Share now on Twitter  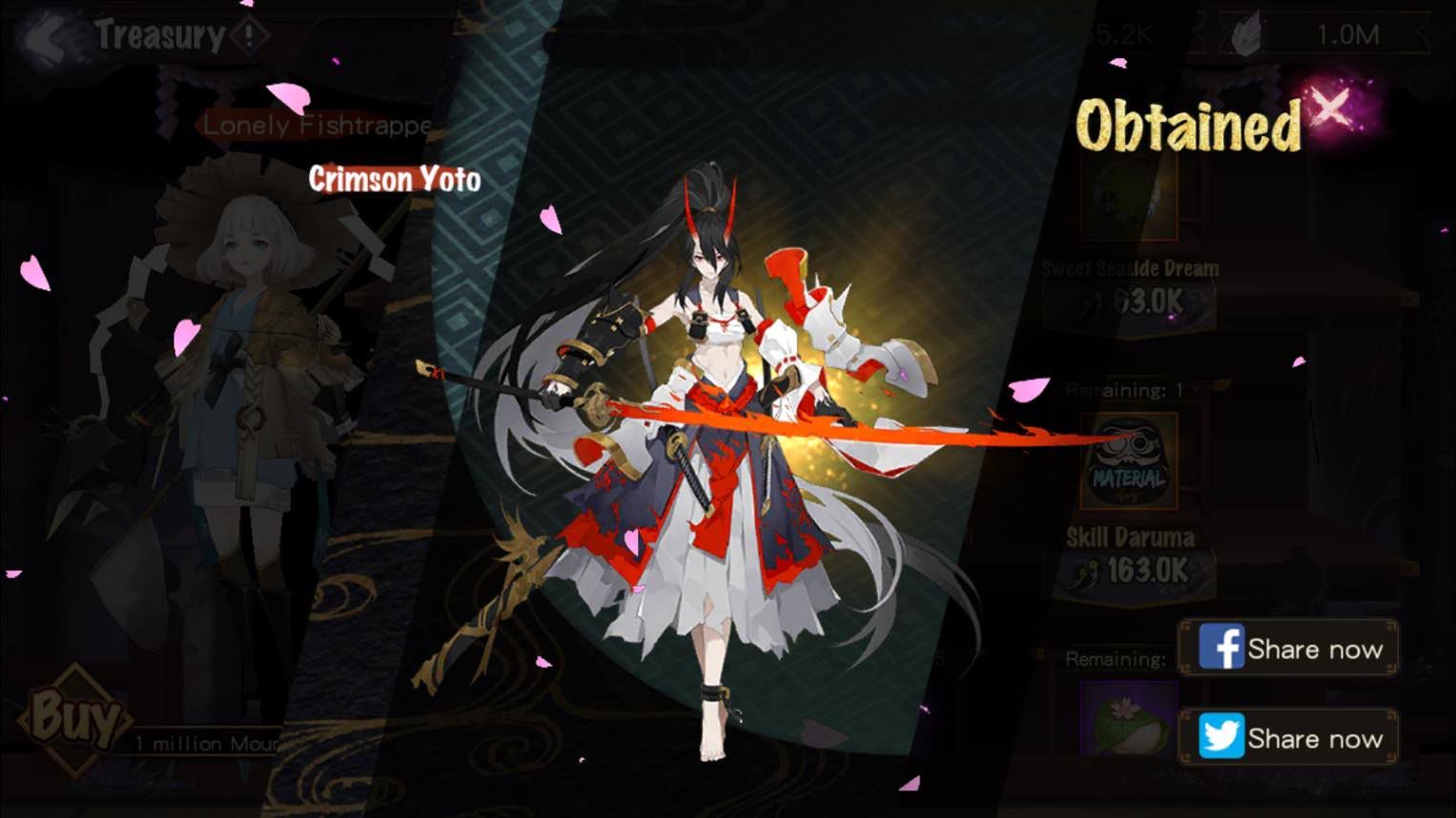[1289, 737]
